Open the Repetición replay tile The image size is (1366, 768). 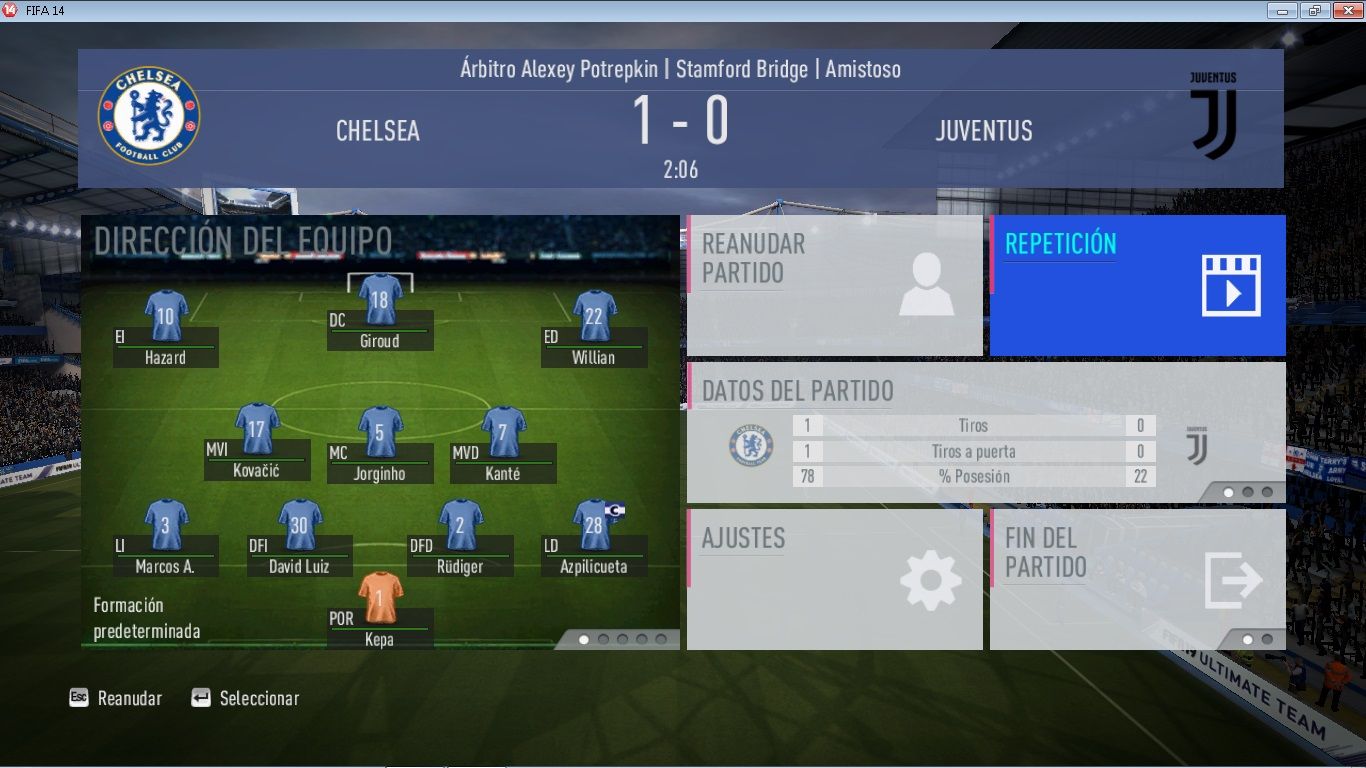[1137, 285]
